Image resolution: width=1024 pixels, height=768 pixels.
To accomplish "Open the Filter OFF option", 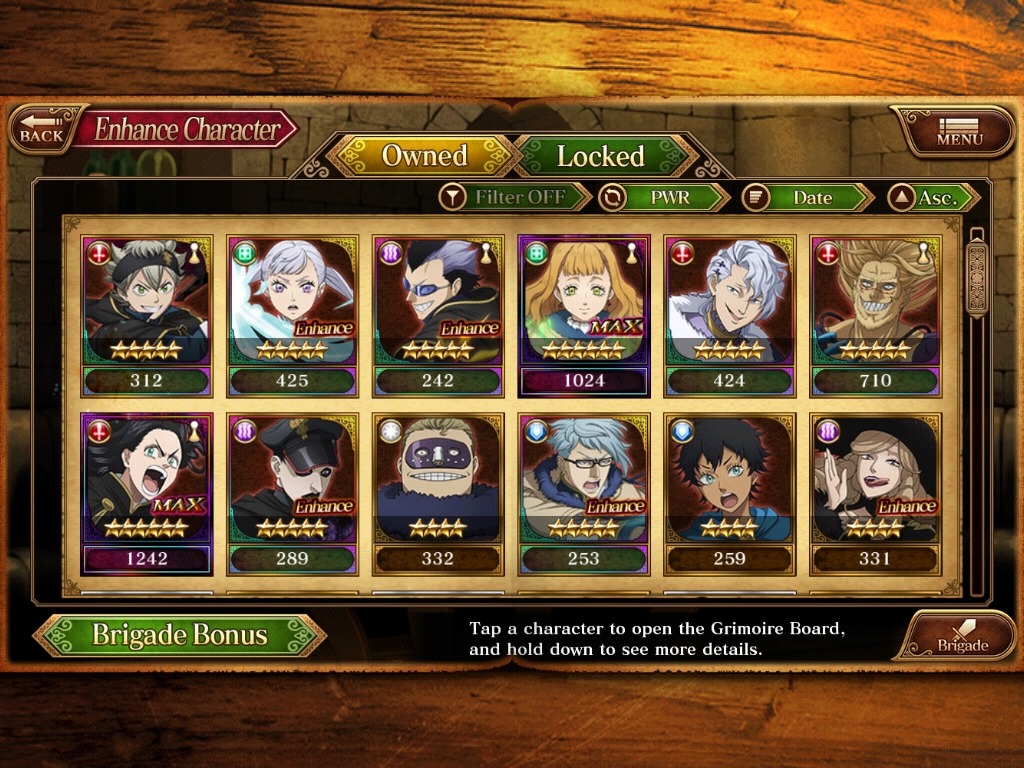I will pos(516,197).
